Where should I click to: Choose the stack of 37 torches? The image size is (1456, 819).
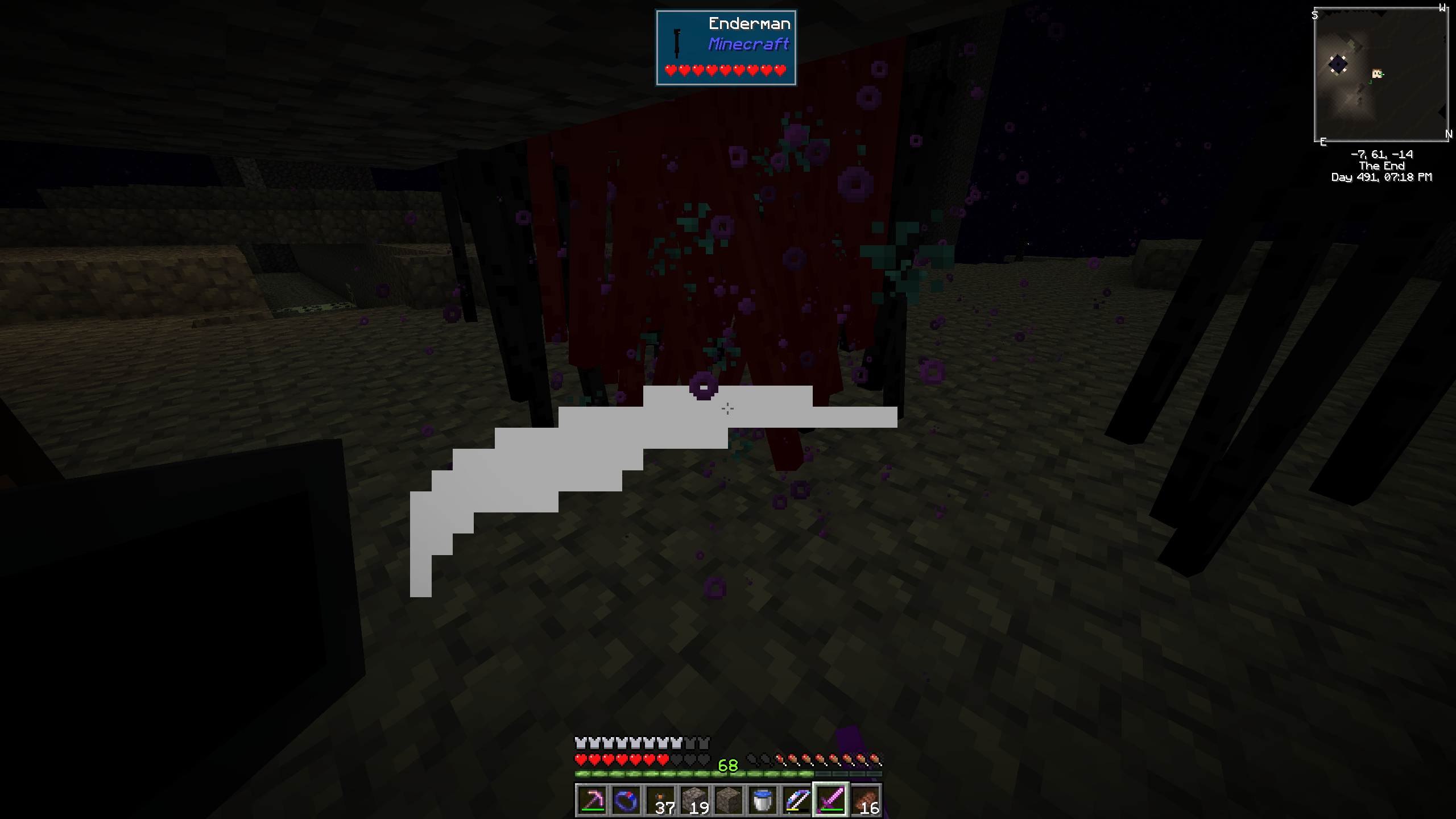pos(660,800)
